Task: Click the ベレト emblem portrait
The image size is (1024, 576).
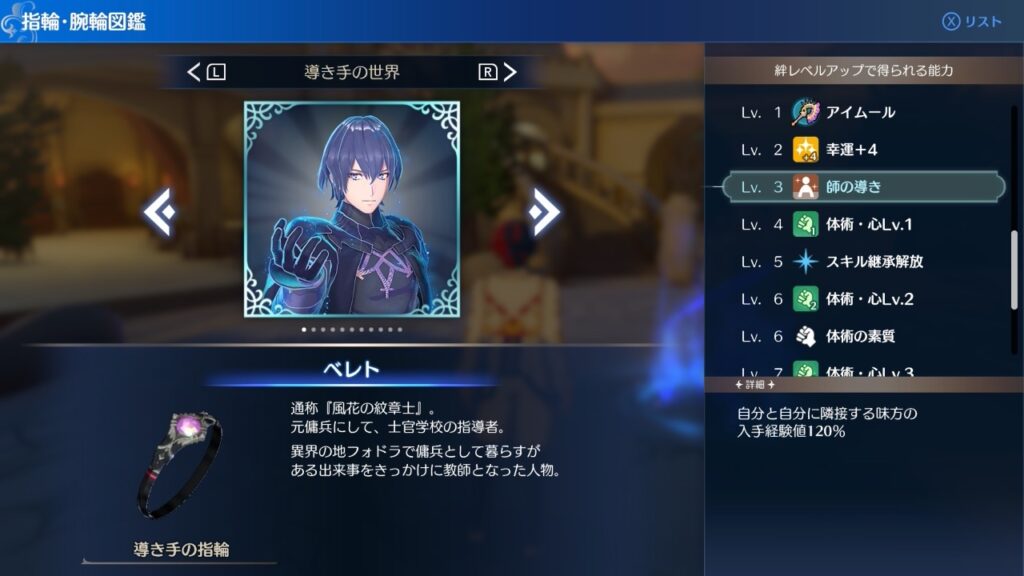Action: 352,209
